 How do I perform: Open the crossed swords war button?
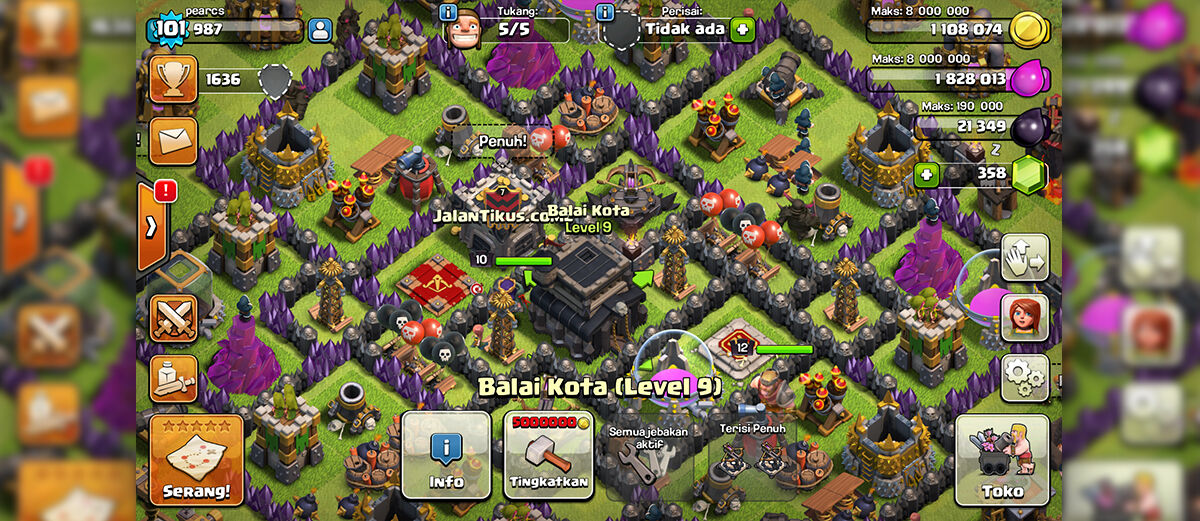point(173,319)
